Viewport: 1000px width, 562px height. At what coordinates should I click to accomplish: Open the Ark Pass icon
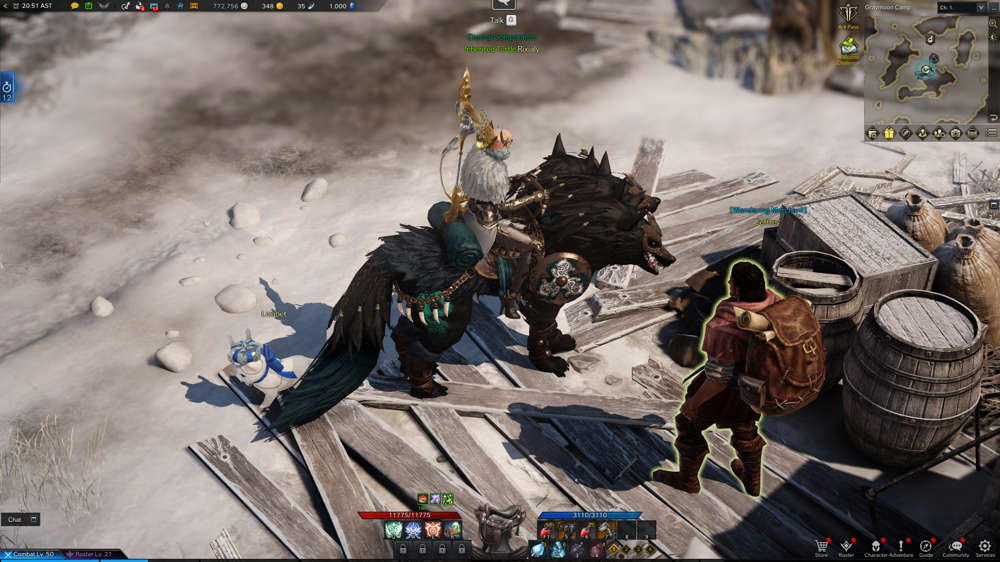pos(849,14)
